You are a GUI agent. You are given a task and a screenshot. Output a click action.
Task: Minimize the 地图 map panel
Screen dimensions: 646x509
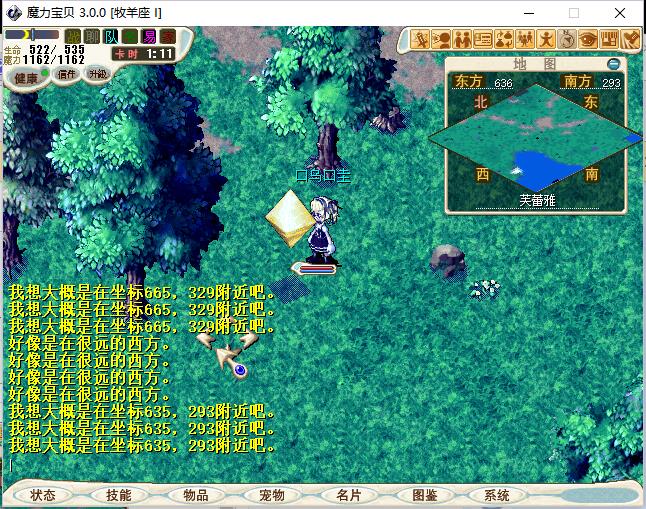(614, 64)
